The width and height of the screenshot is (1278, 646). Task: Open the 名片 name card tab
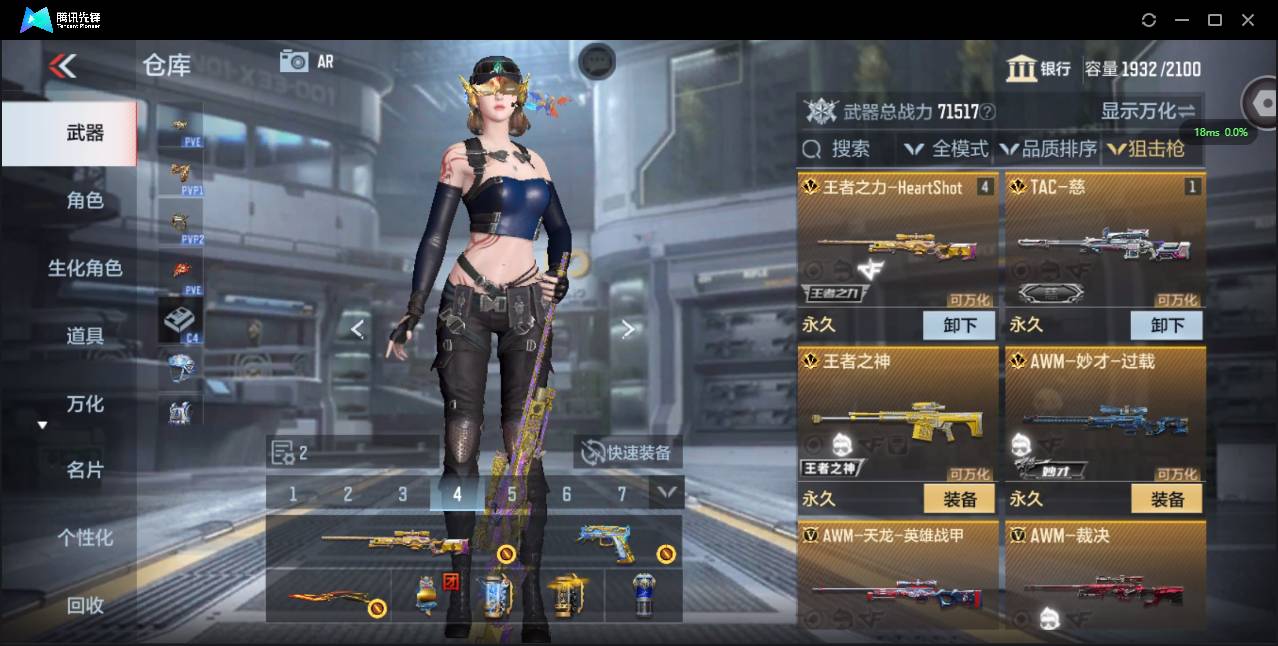pos(84,470)
